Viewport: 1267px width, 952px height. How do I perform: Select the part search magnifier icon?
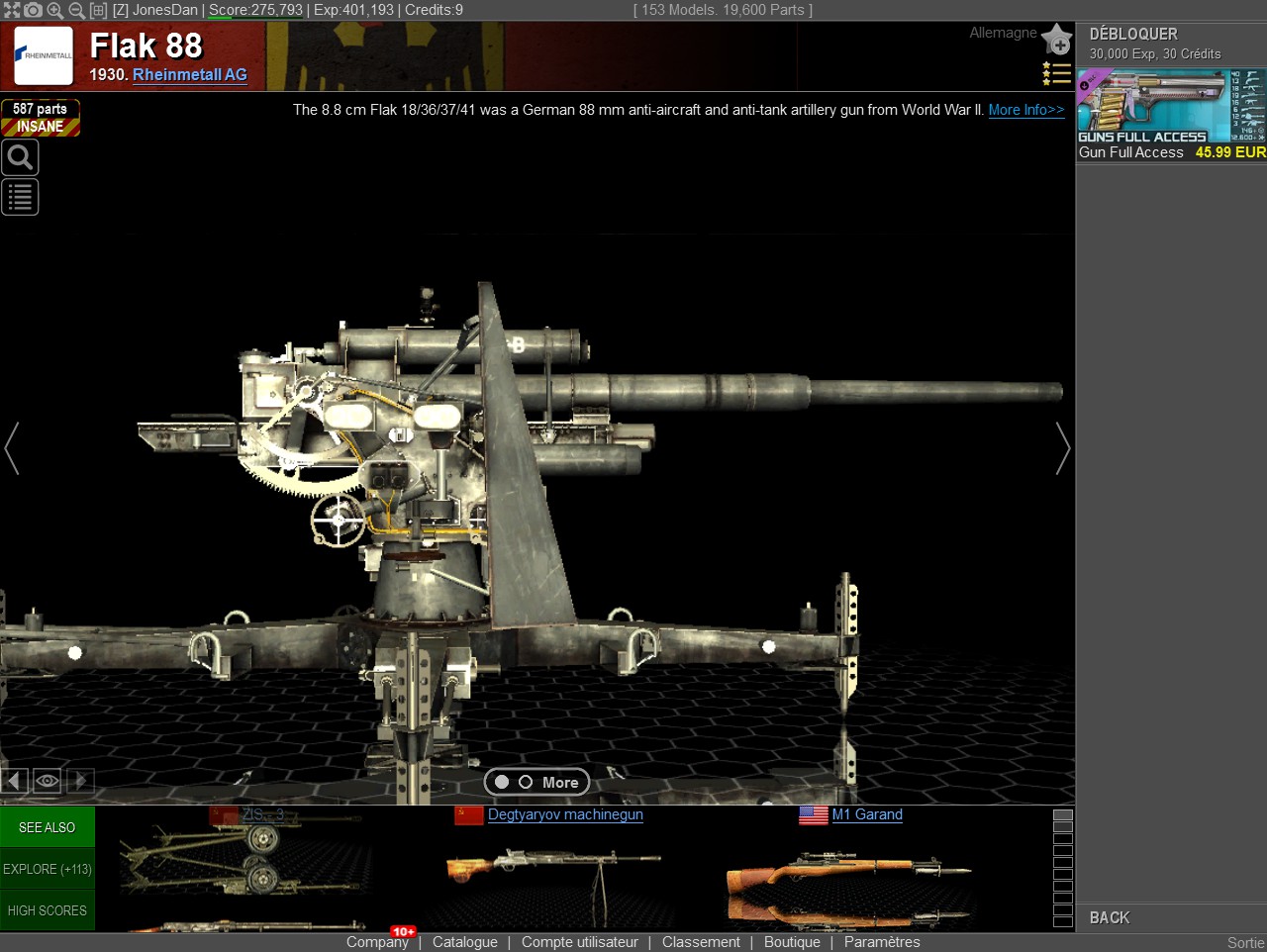coord(20,156)
